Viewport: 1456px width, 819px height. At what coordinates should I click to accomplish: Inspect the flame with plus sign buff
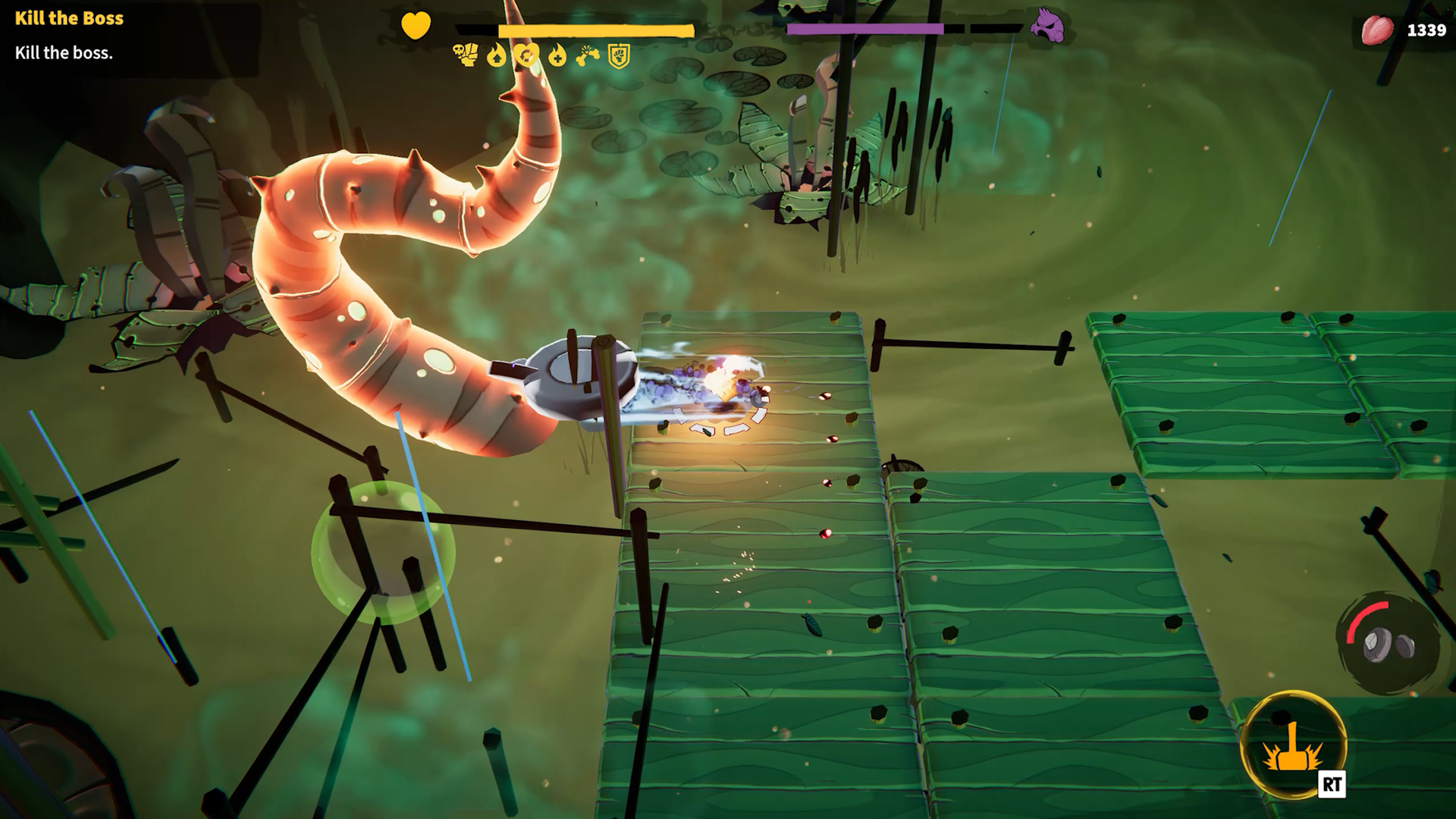557,55
